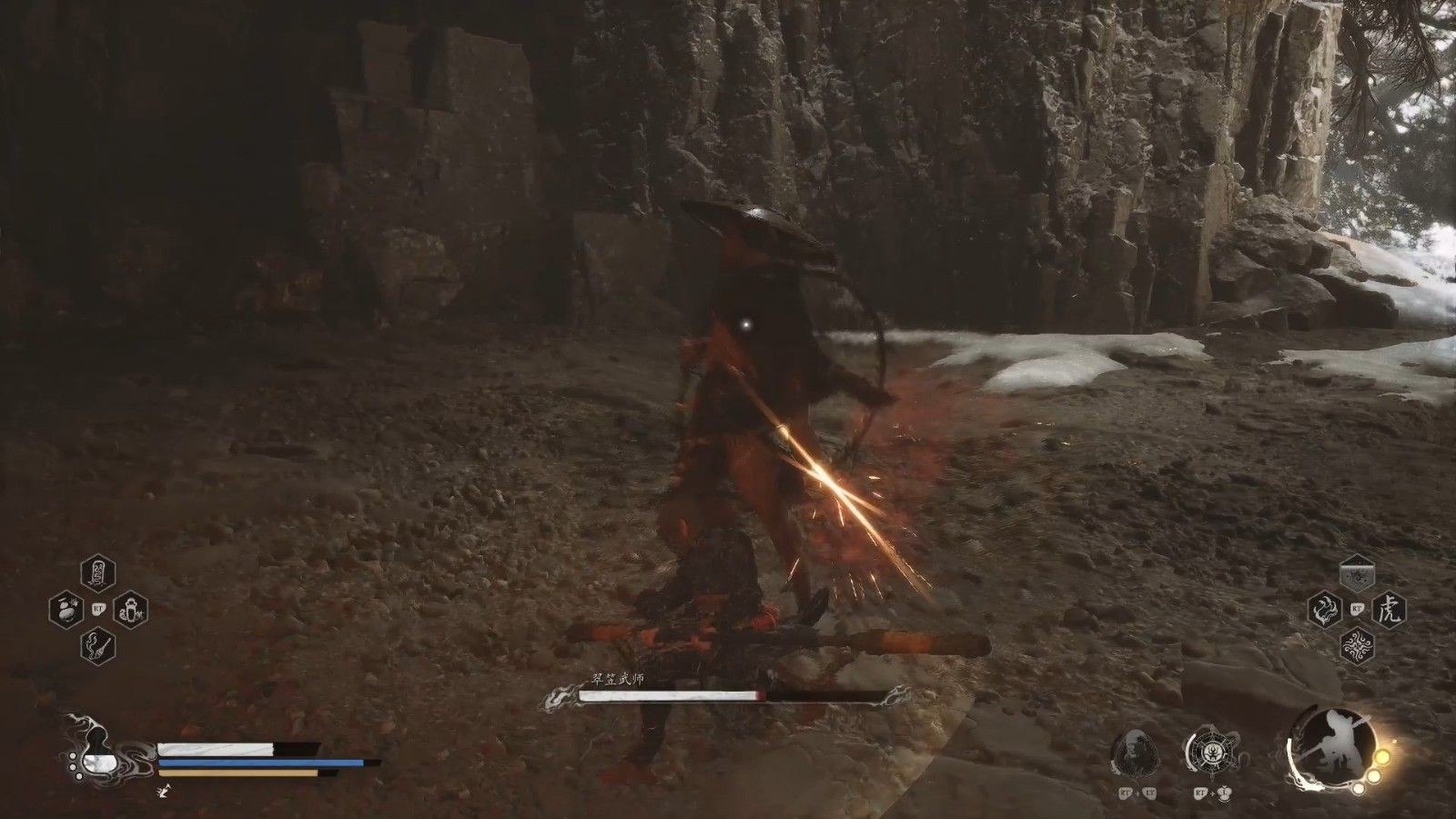Click the swirling cloud skill icon
1456x819 pixels.
click(x=1358, y=645)
